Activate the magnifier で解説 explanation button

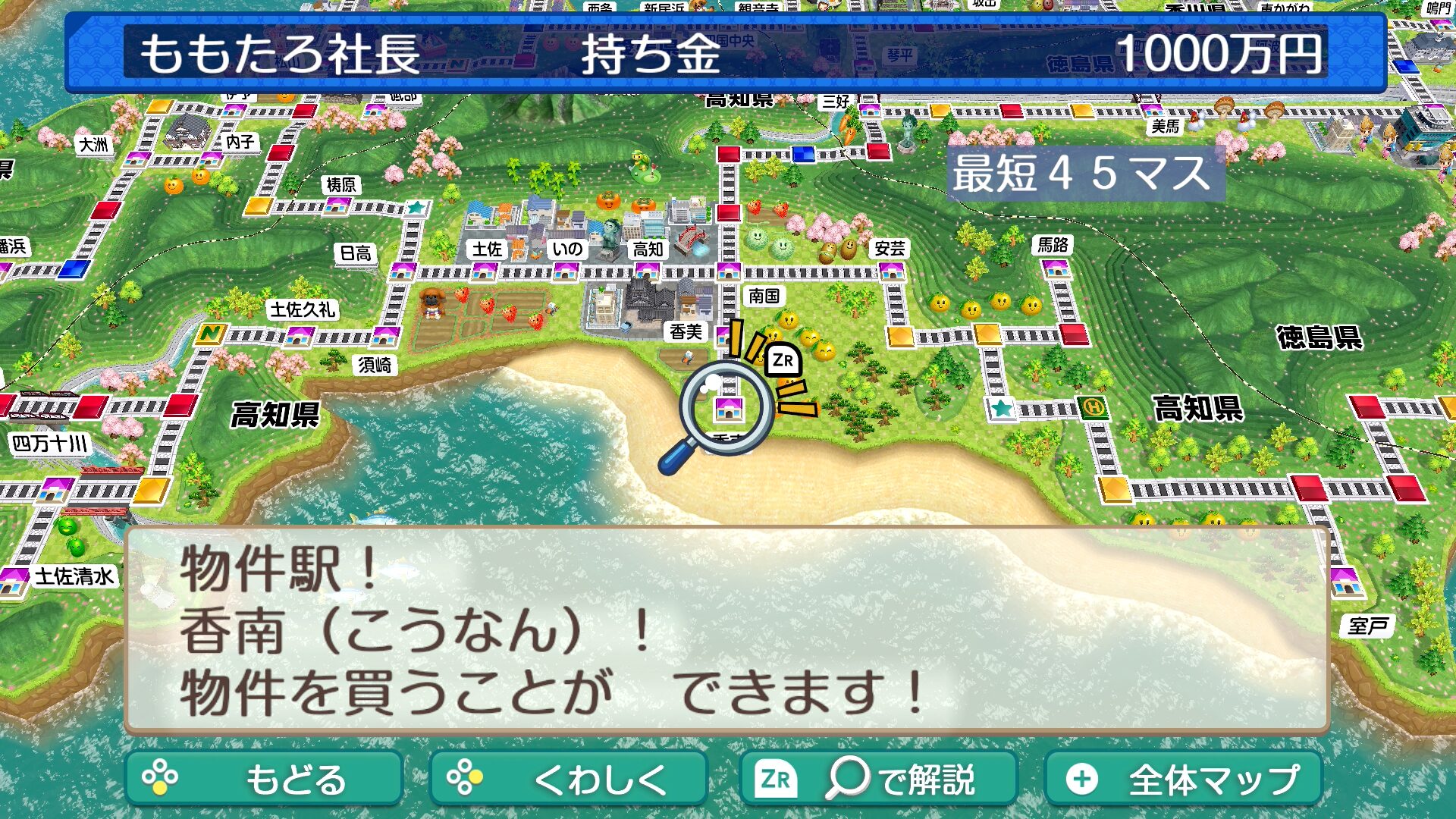click(877, 779)
